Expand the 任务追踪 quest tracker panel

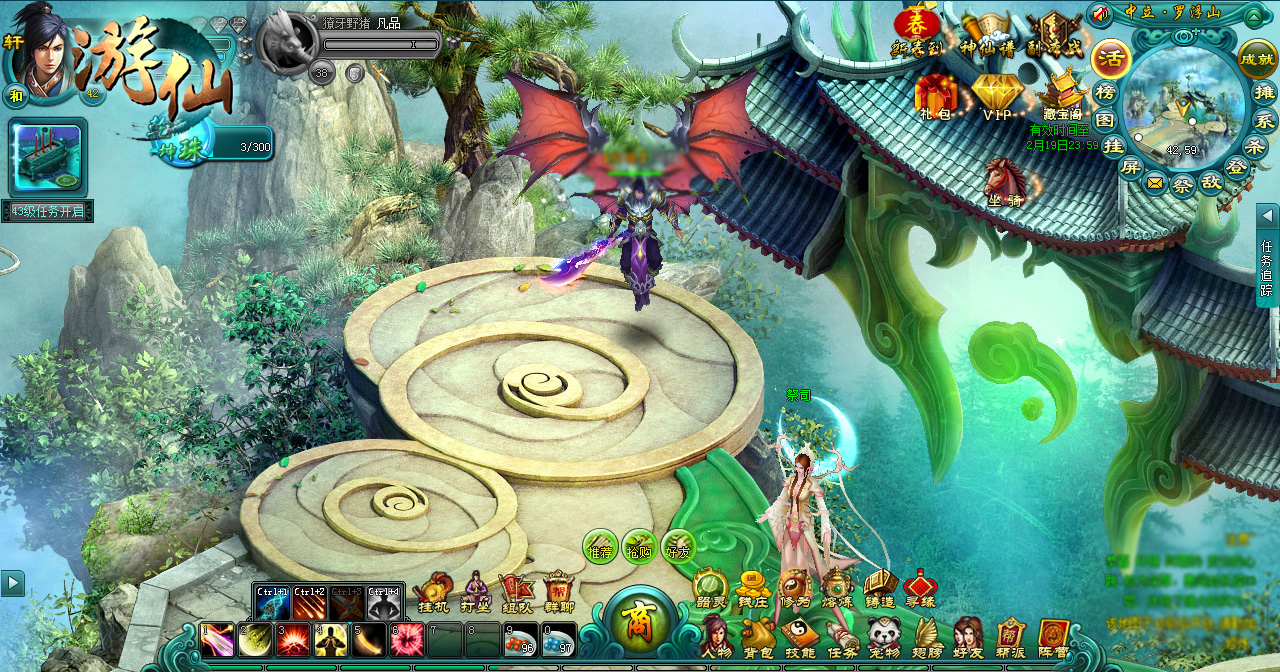pos(1267,255)
